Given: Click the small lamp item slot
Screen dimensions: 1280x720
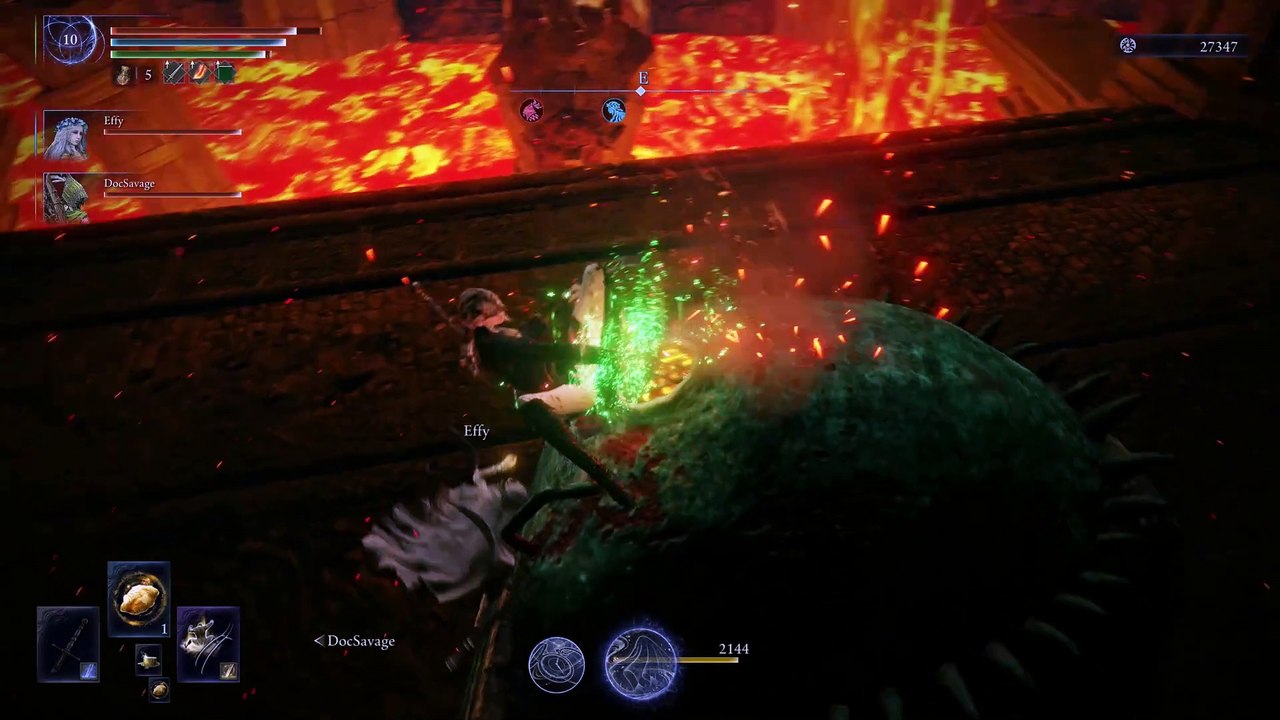Looking at the screenshot, I should 148,659.
